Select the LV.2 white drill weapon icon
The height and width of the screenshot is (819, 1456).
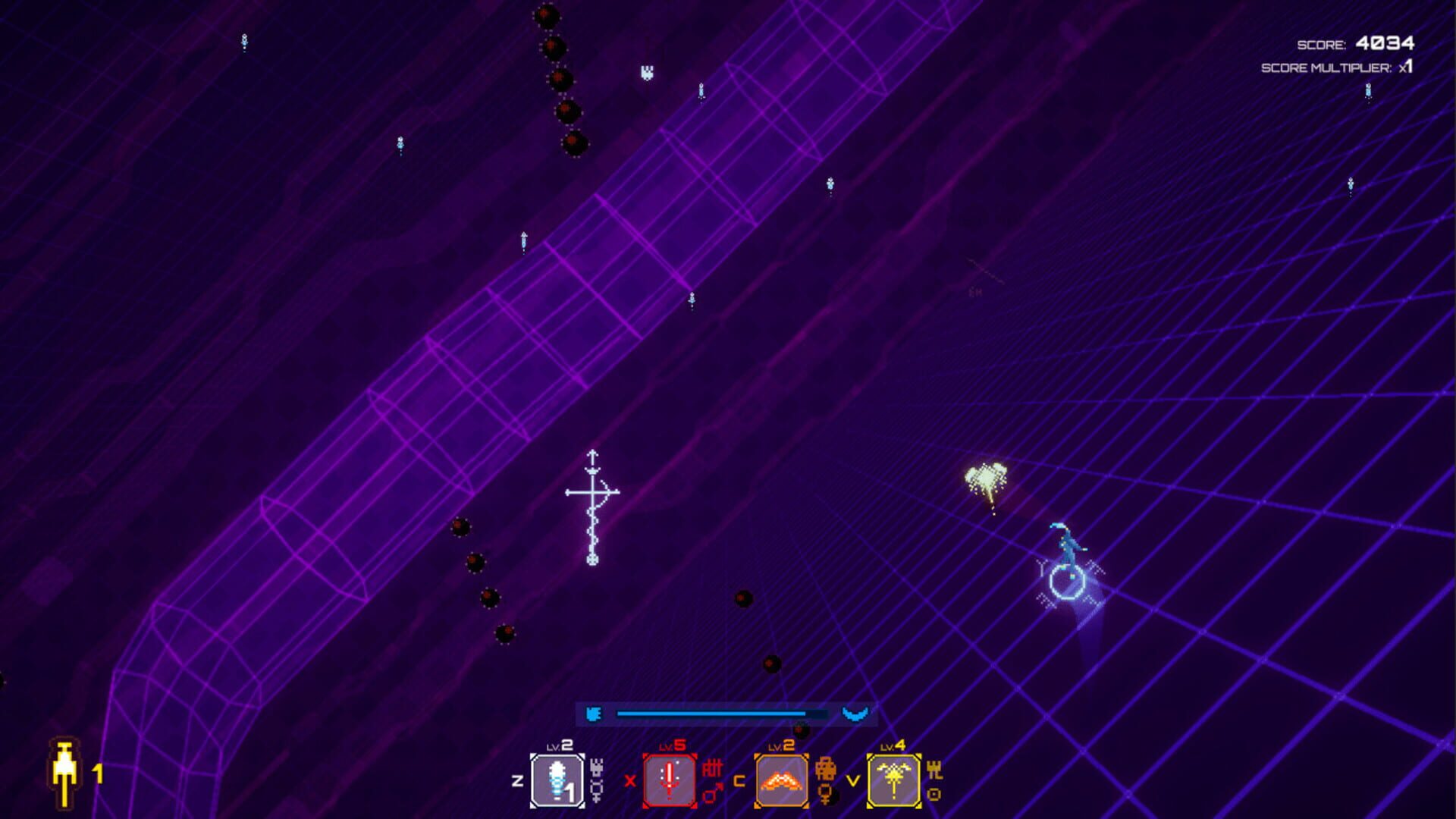coord(557,780)
